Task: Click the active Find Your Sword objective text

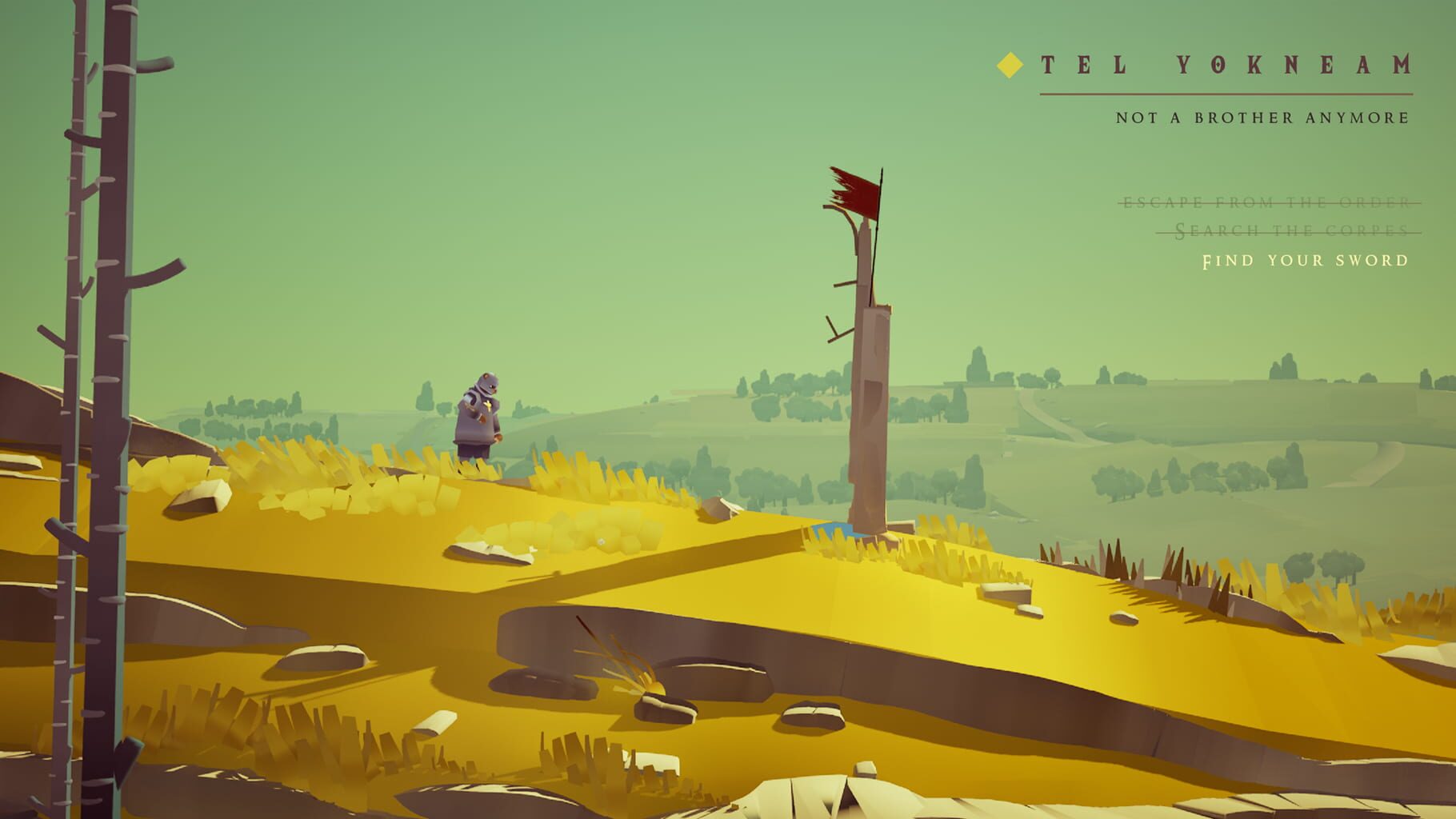Action: (1306, 261)
